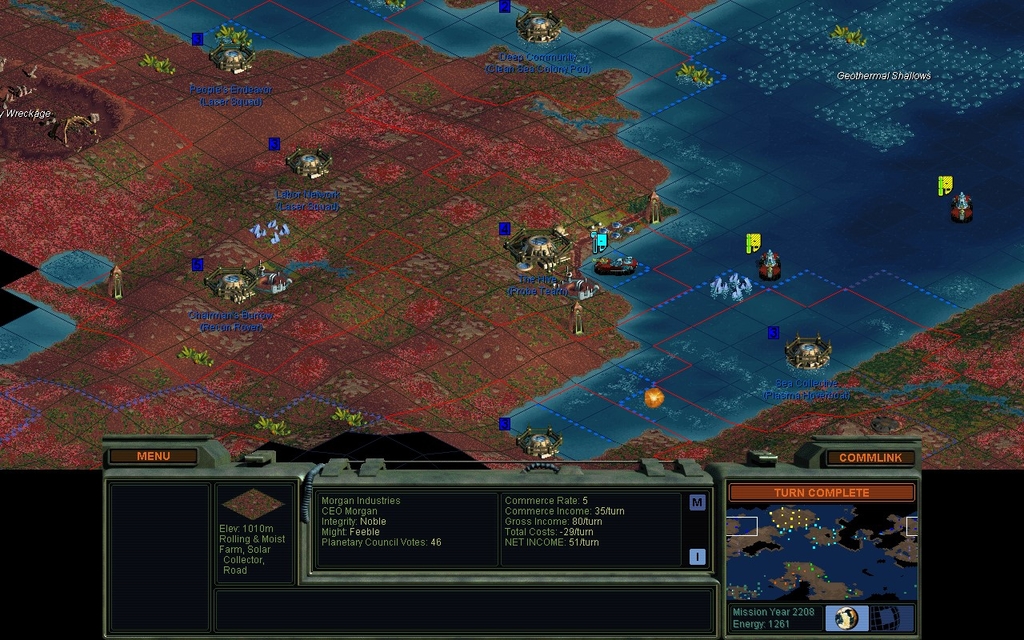The height and width of the screenshot is (640, 1024).
Task: End turn with TURN COMPLETE
Action: [x=821, y=493]
